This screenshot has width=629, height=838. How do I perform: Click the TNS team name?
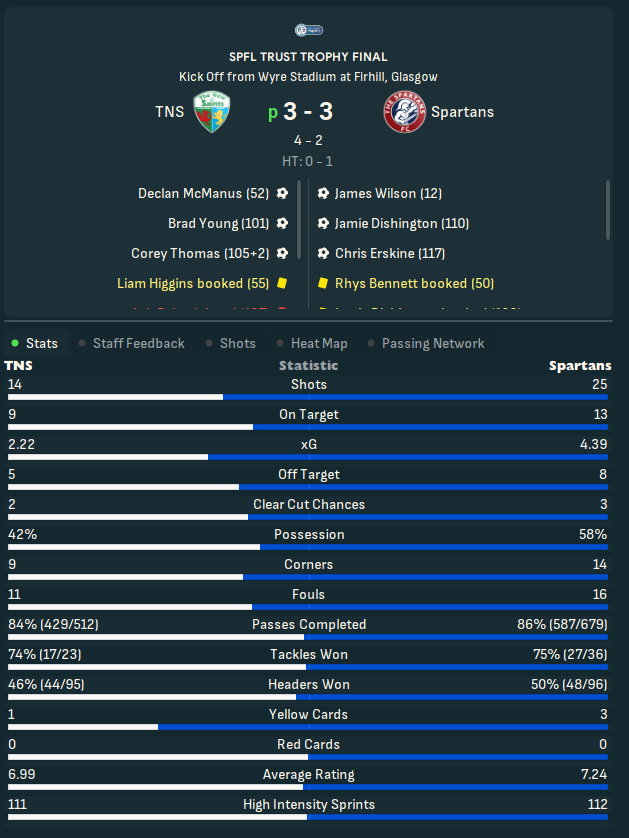[x=169, y=111]
